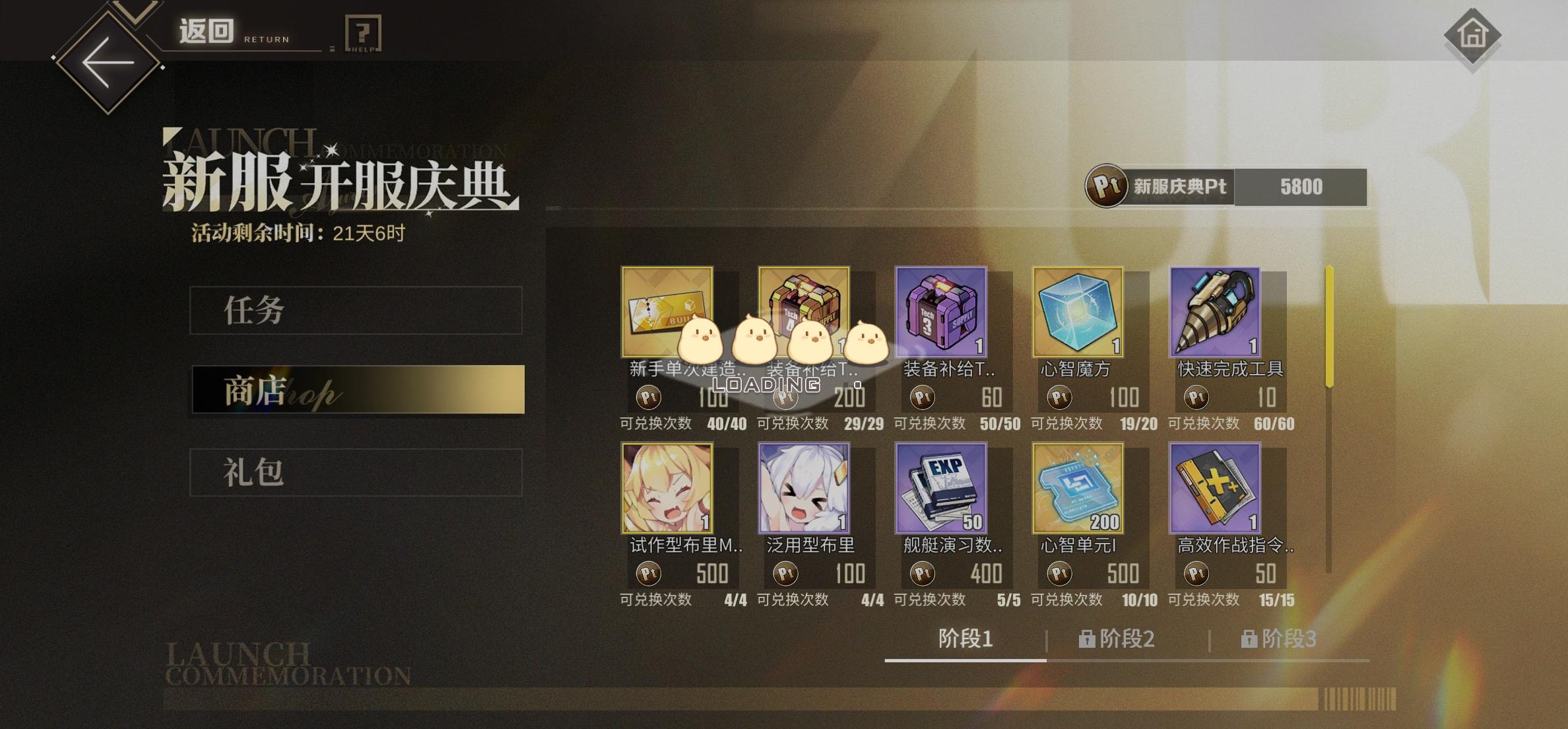Viewport: 1568px width, 729px height.
Task: Select the 装备补给T3 purple box item
Action: [940, 312]
